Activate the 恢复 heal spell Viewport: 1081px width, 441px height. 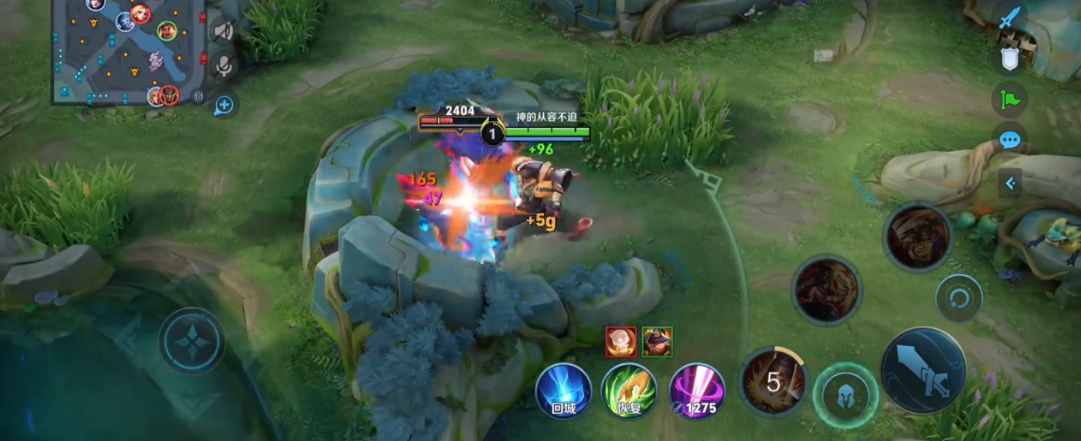tap(628, 390)
